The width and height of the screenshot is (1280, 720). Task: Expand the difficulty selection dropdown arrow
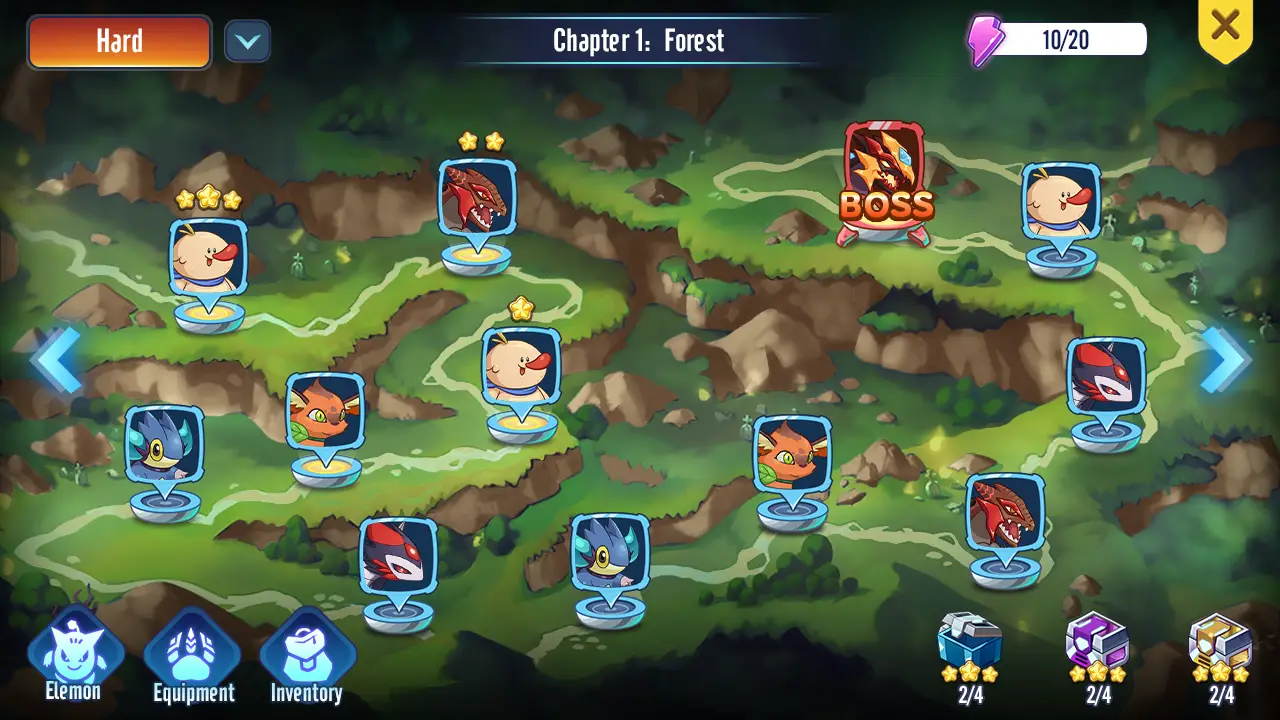point(248,43)
